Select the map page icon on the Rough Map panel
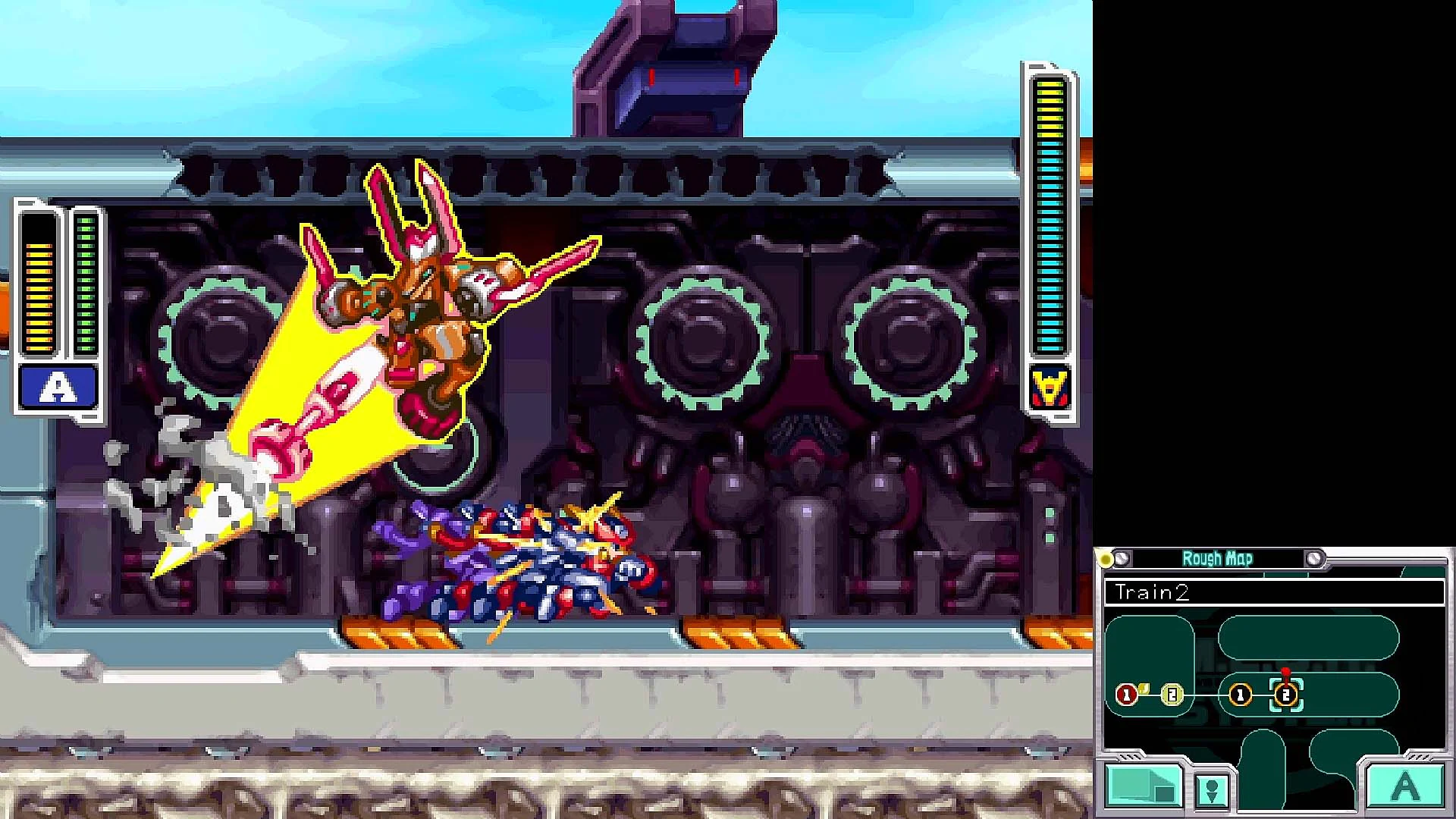The width and height of the screenshot is (1456, 819). coord(1145,787)
